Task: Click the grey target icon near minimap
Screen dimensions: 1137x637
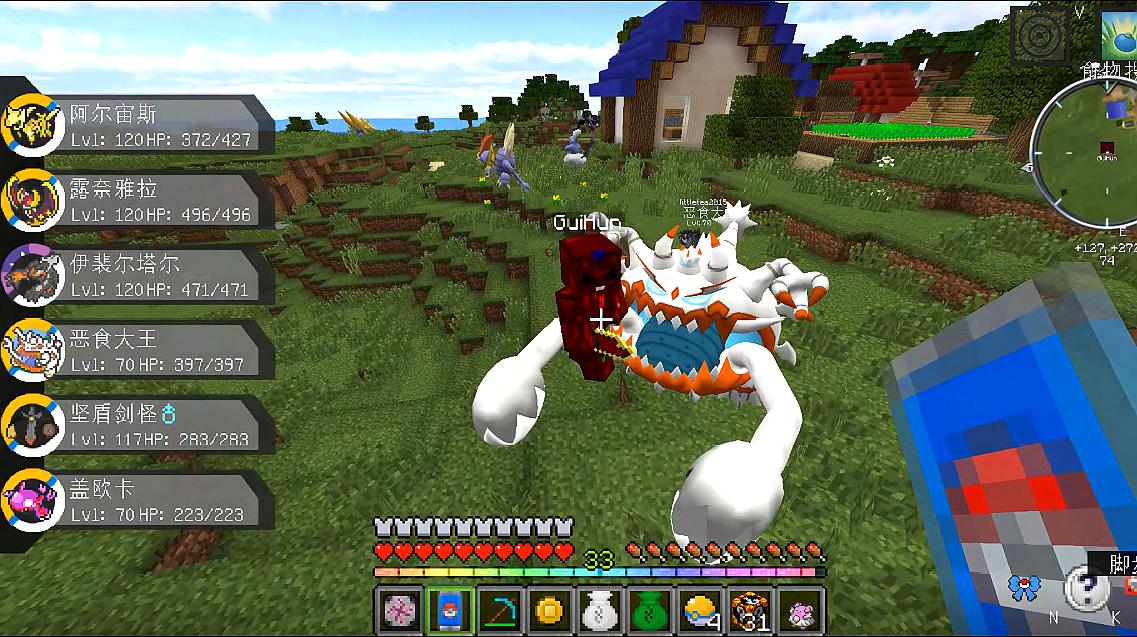Action: click(x=1039, y=36)
